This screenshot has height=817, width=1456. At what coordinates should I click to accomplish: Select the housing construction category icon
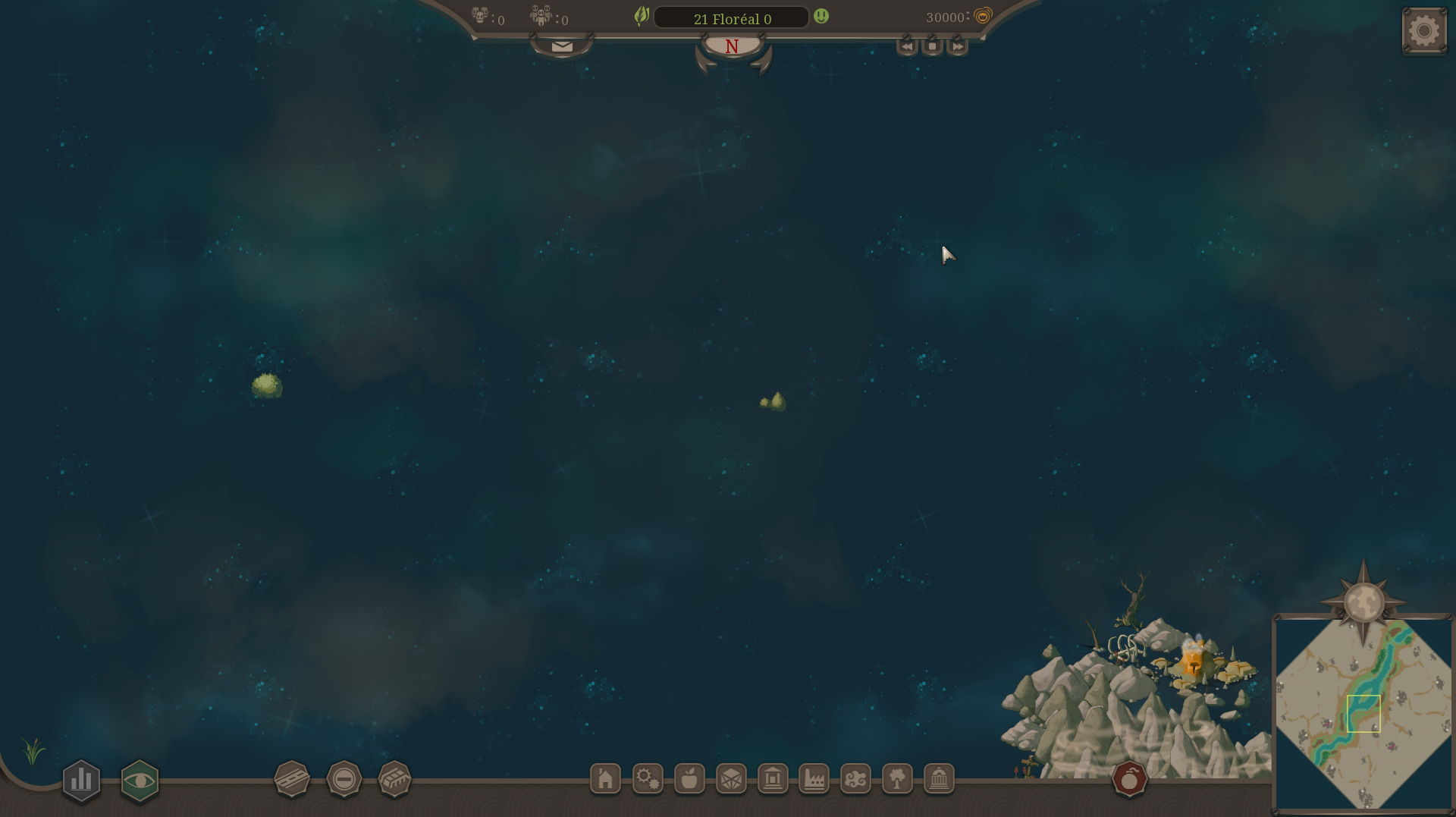[x=604, y=778]
